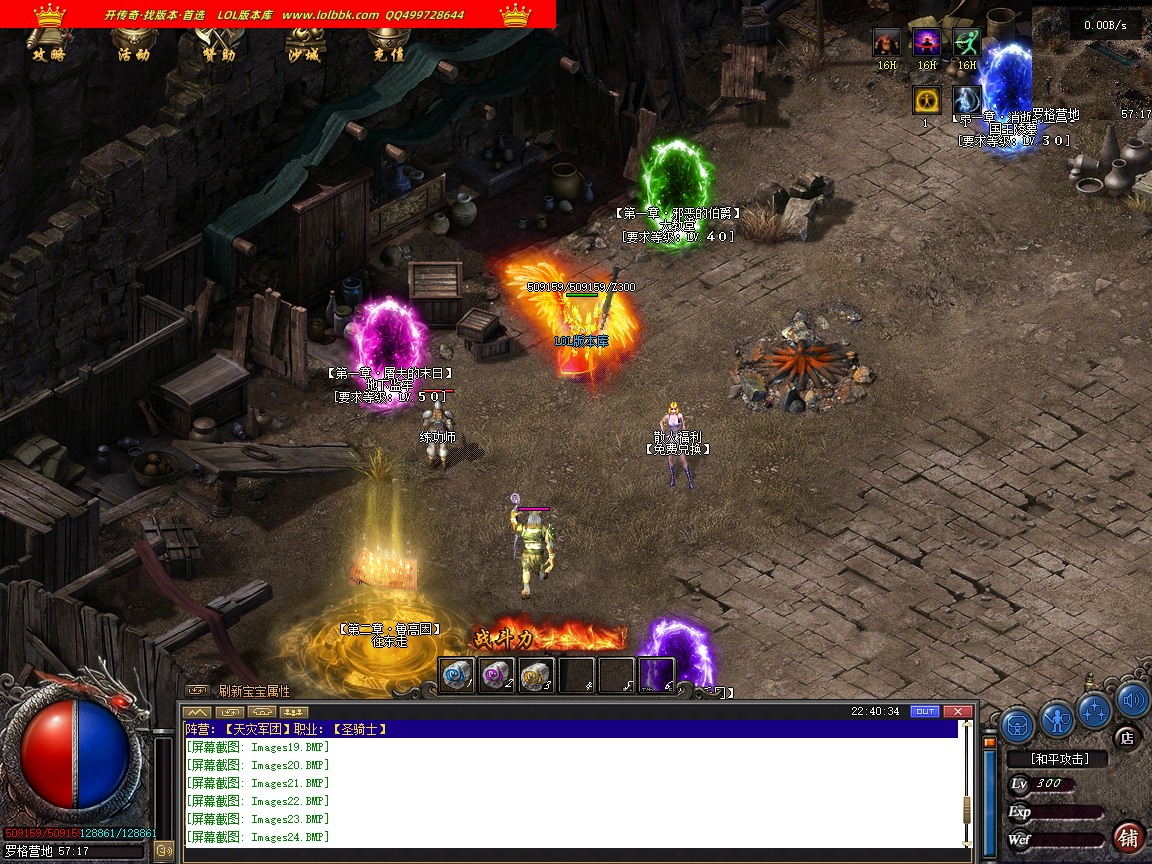This screenshot has height=864, width=1152.
Task: Open the character figure round button
Action: tap(1057, 718)
